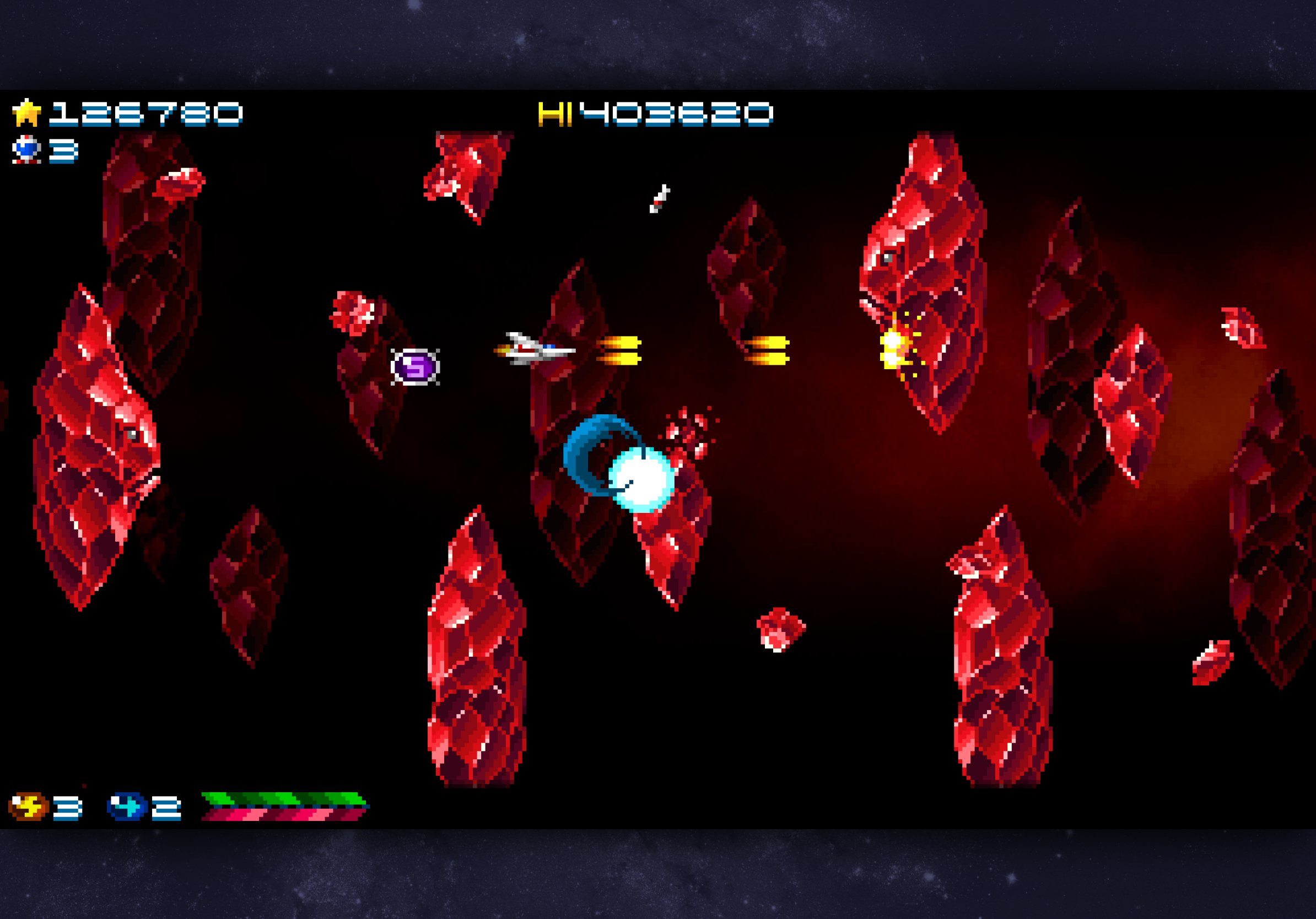Click the orange lightning bomb icon
Screen dimensions: 1316x919
pyautogui.click(x=28, y=807)
